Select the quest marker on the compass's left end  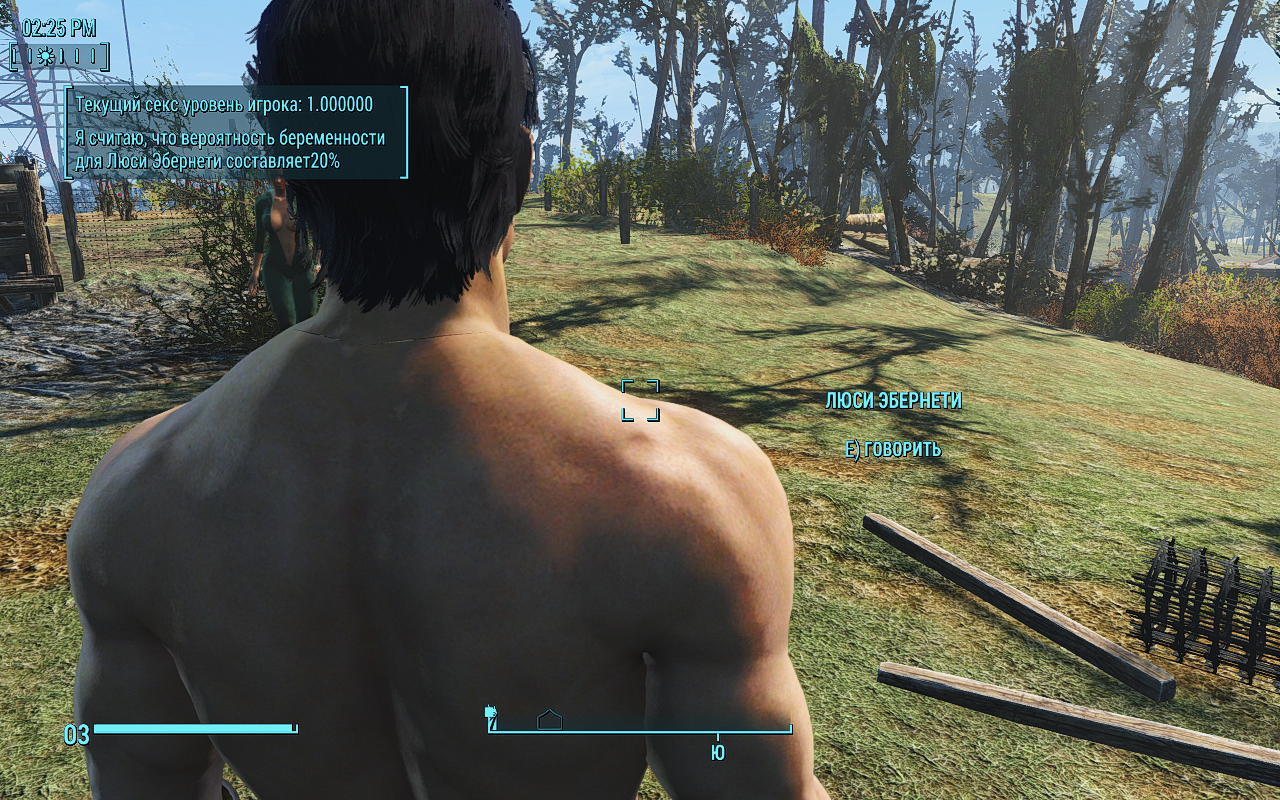click(491, 715)
